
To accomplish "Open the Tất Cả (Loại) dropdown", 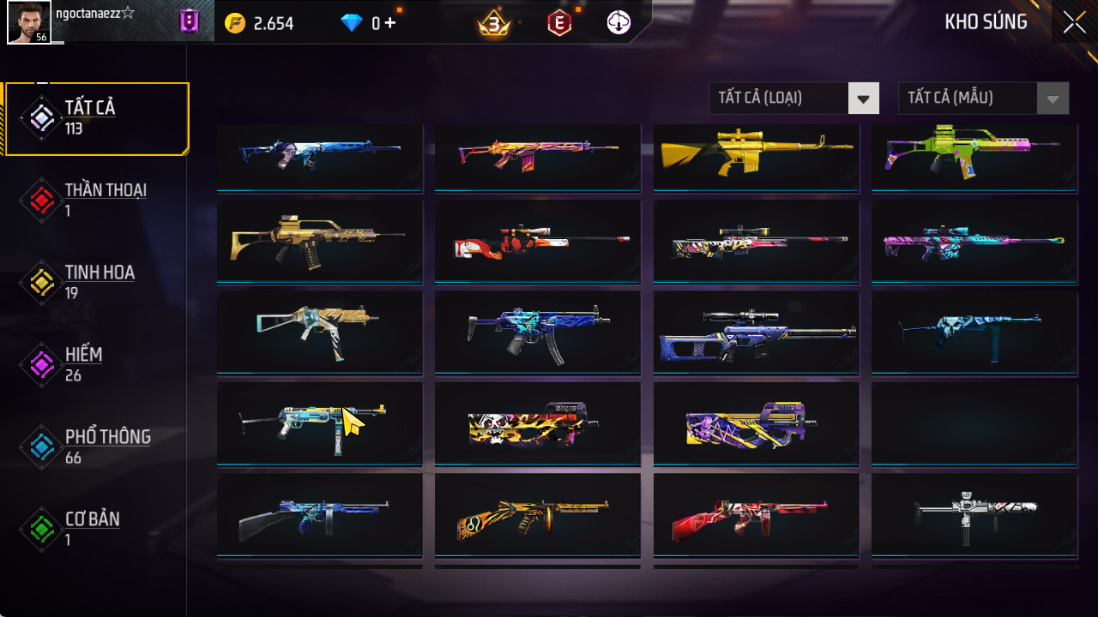I will click(795, 98).
